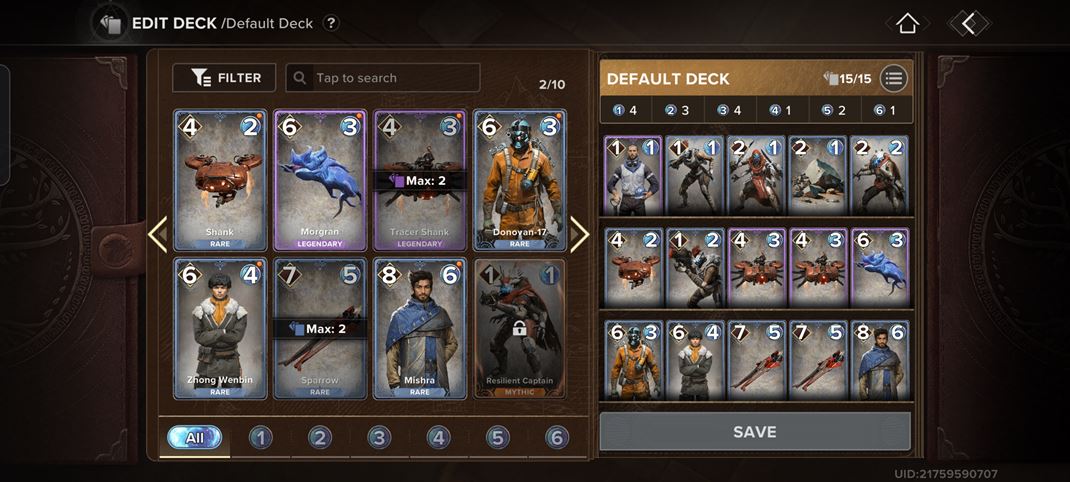Click the Tap to search field
Viewport: 1070px width, 482px height.
[383, 78]
